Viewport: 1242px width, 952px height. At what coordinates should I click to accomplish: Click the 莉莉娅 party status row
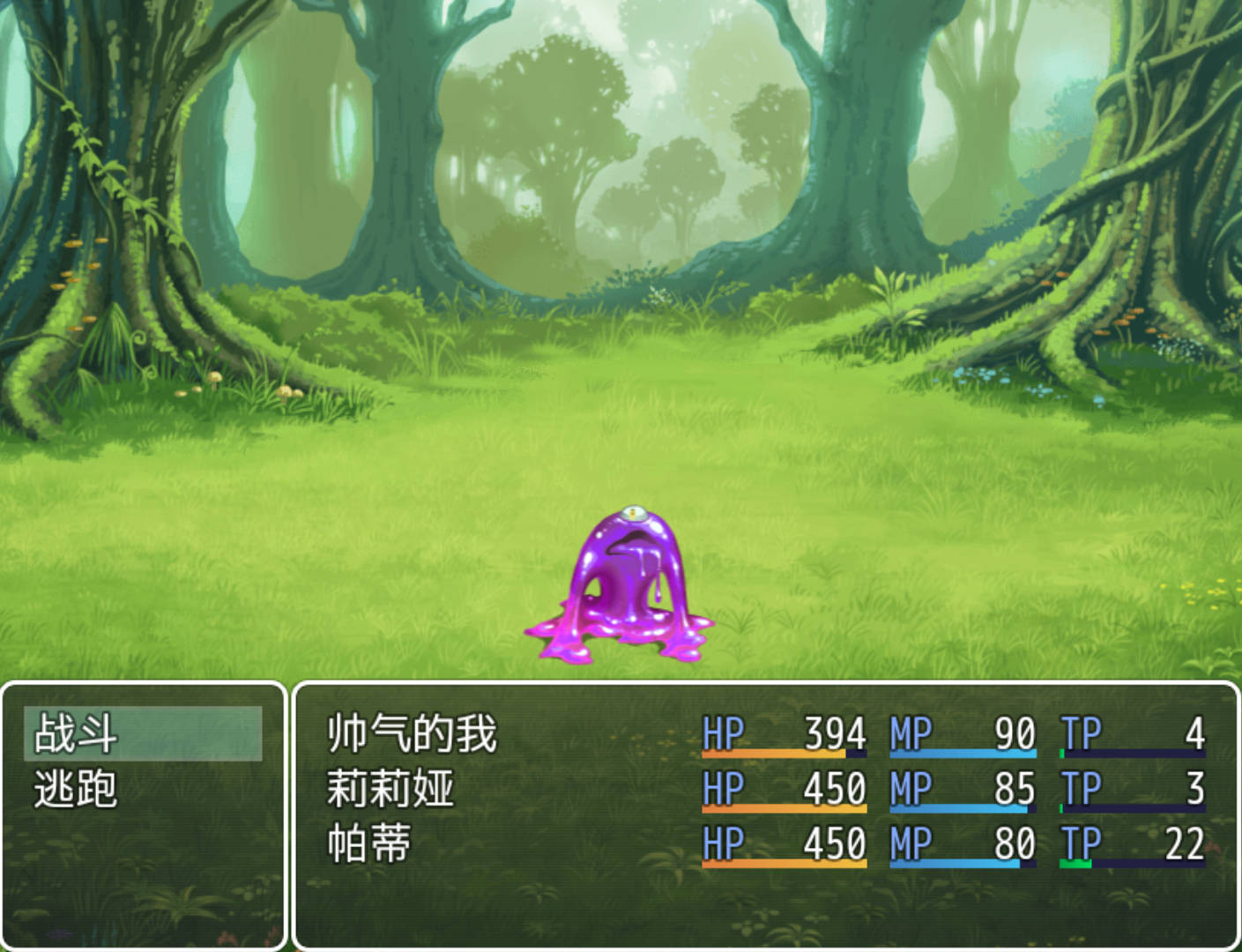(x=390, y=789)
